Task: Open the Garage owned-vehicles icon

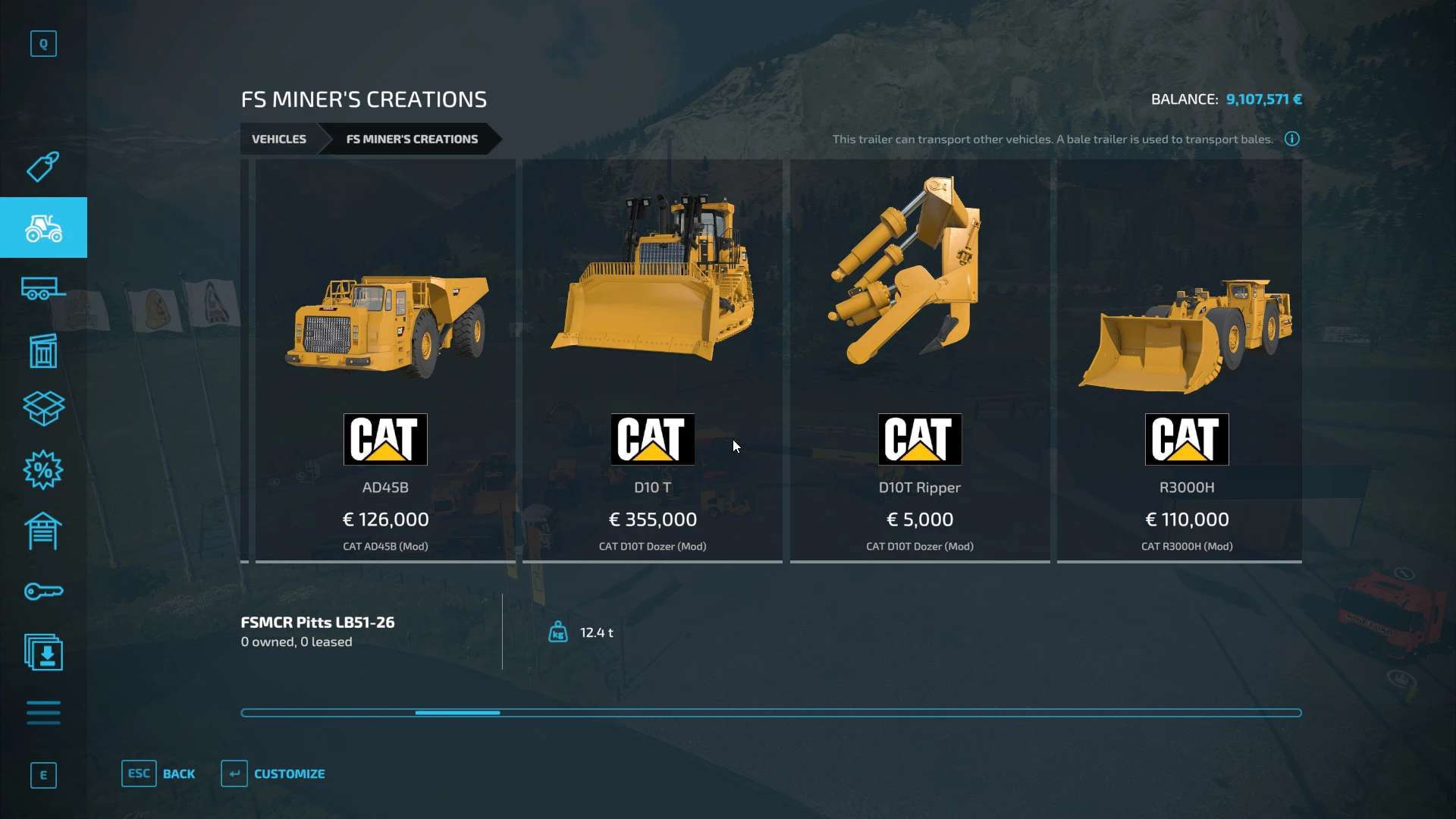Action: click(43, 531)
